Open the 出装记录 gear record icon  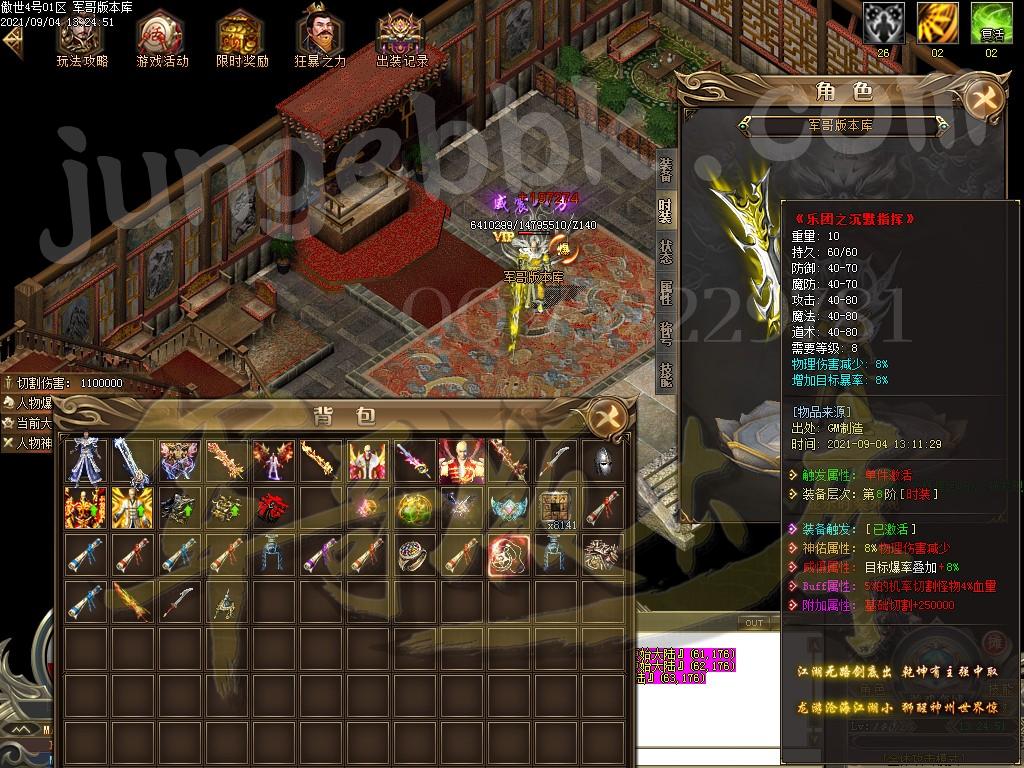402,38
